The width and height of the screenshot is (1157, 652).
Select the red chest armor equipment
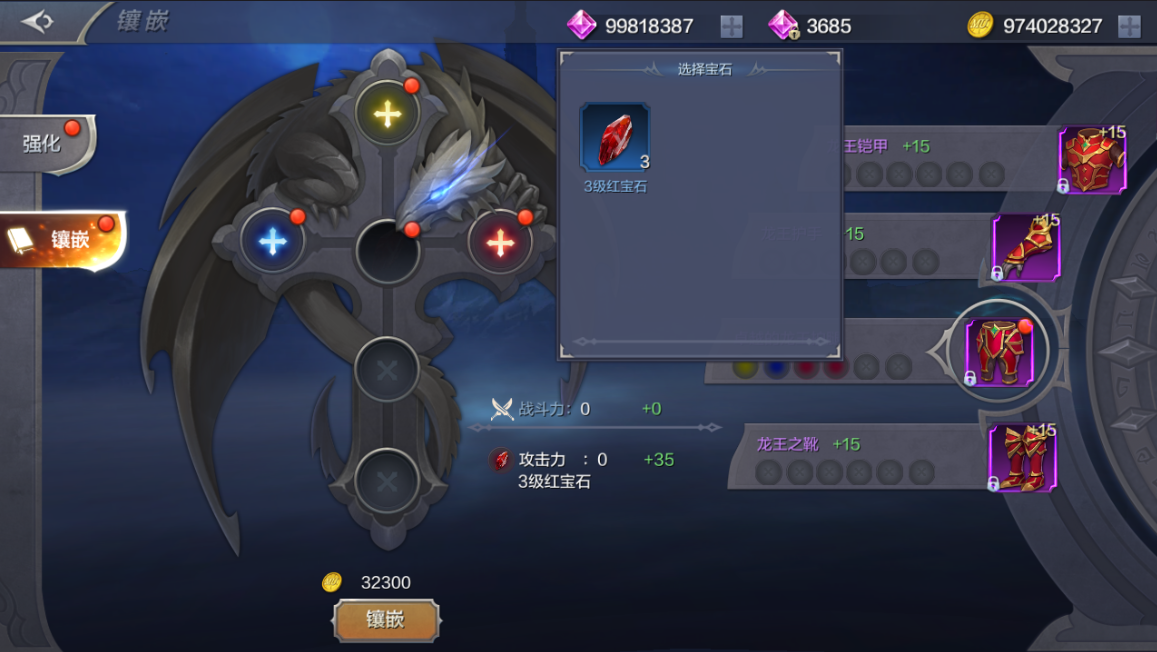[x=1092, y=160]
